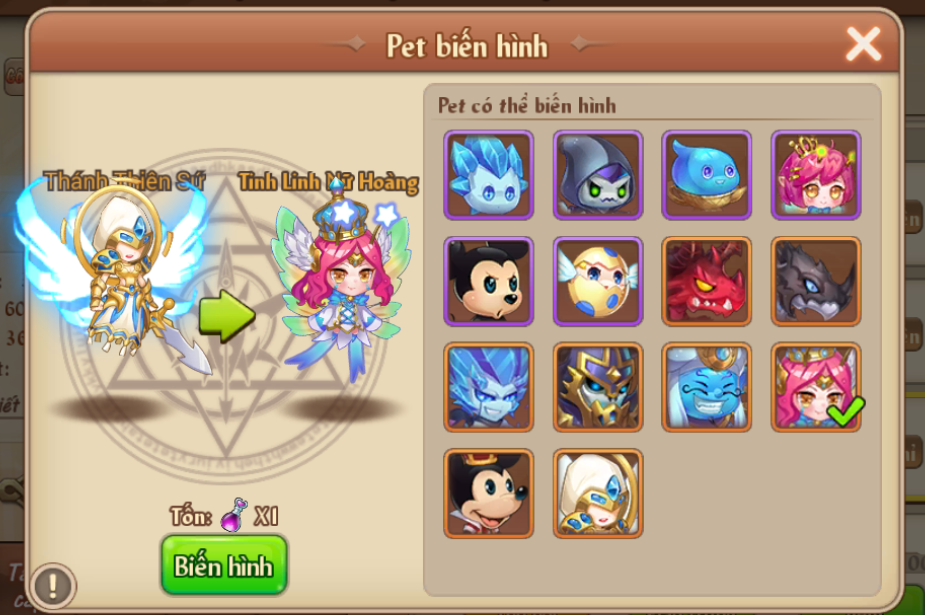Close the Pet biến hình window
This screenshot has width=926, height=616.
coord(863,43)
